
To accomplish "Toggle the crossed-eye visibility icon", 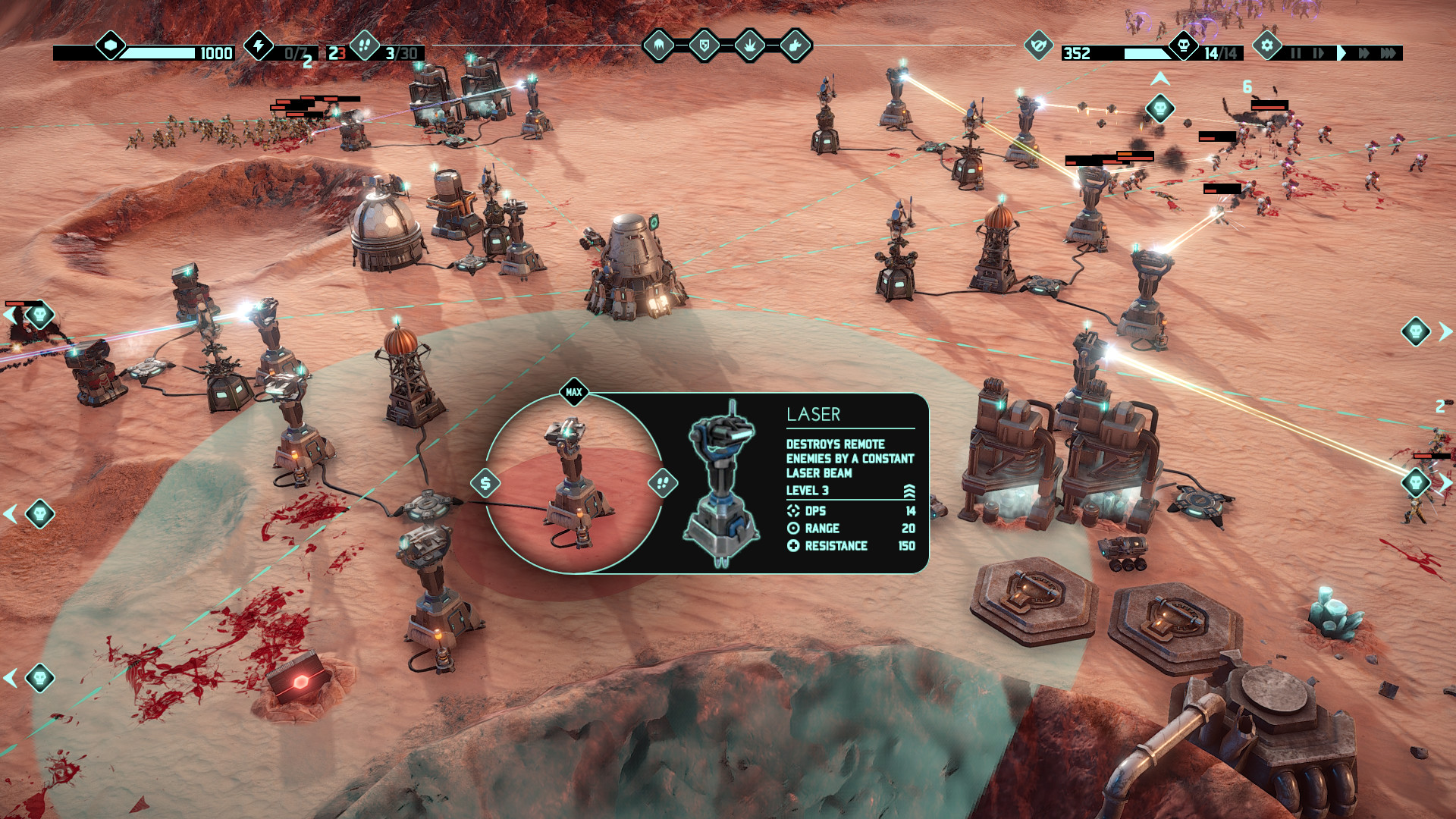I will click(1039, 46).
